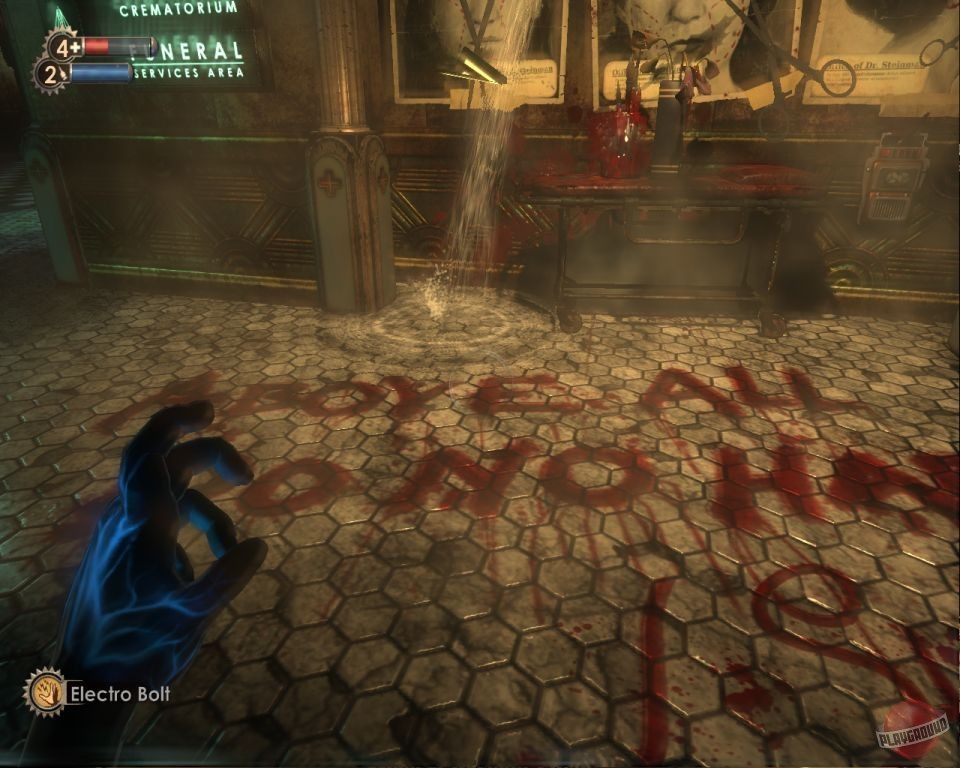Viewport: 960px width, 768px height.
Task: Select the Electro Bolt plasmid icon
Action: coord(45,692)
